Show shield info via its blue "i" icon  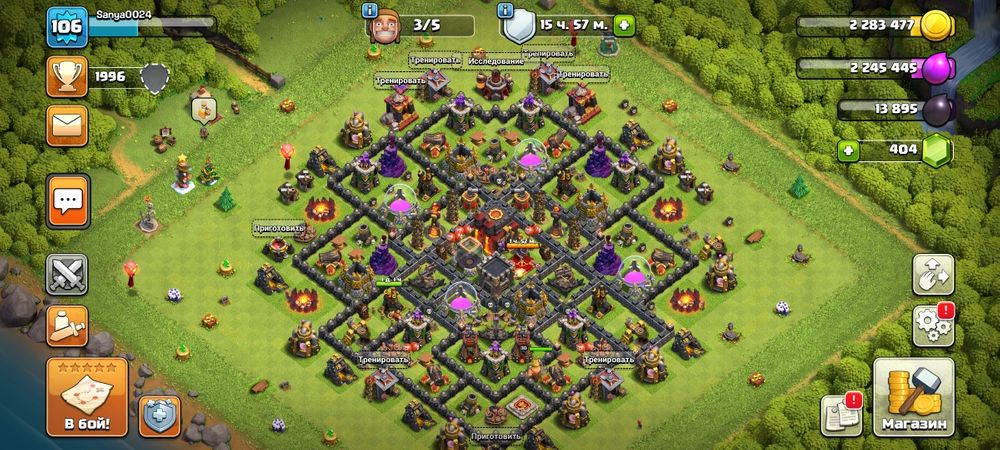pyautogui.click(x=506, y=11)
